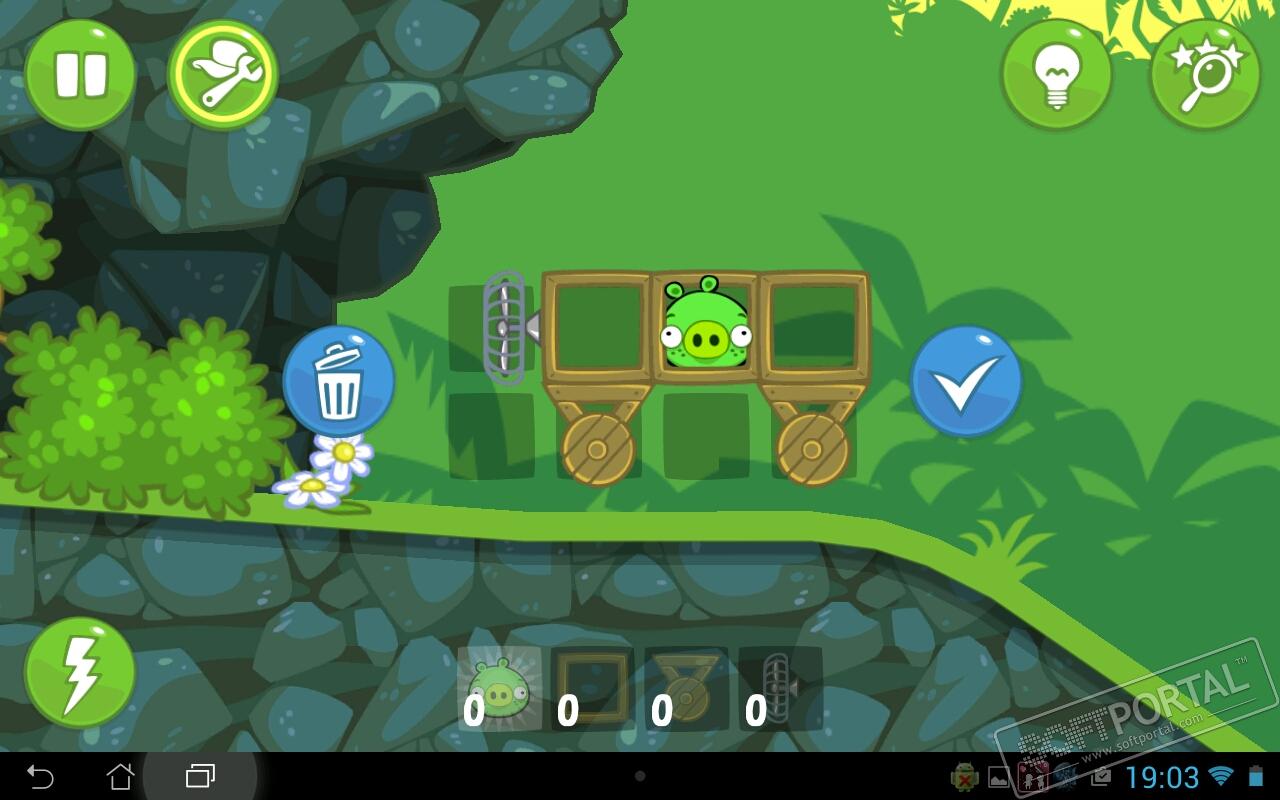The width and height of the screenshot is (1280, 800).
Task: Pause the game
Action: (80, 75)
